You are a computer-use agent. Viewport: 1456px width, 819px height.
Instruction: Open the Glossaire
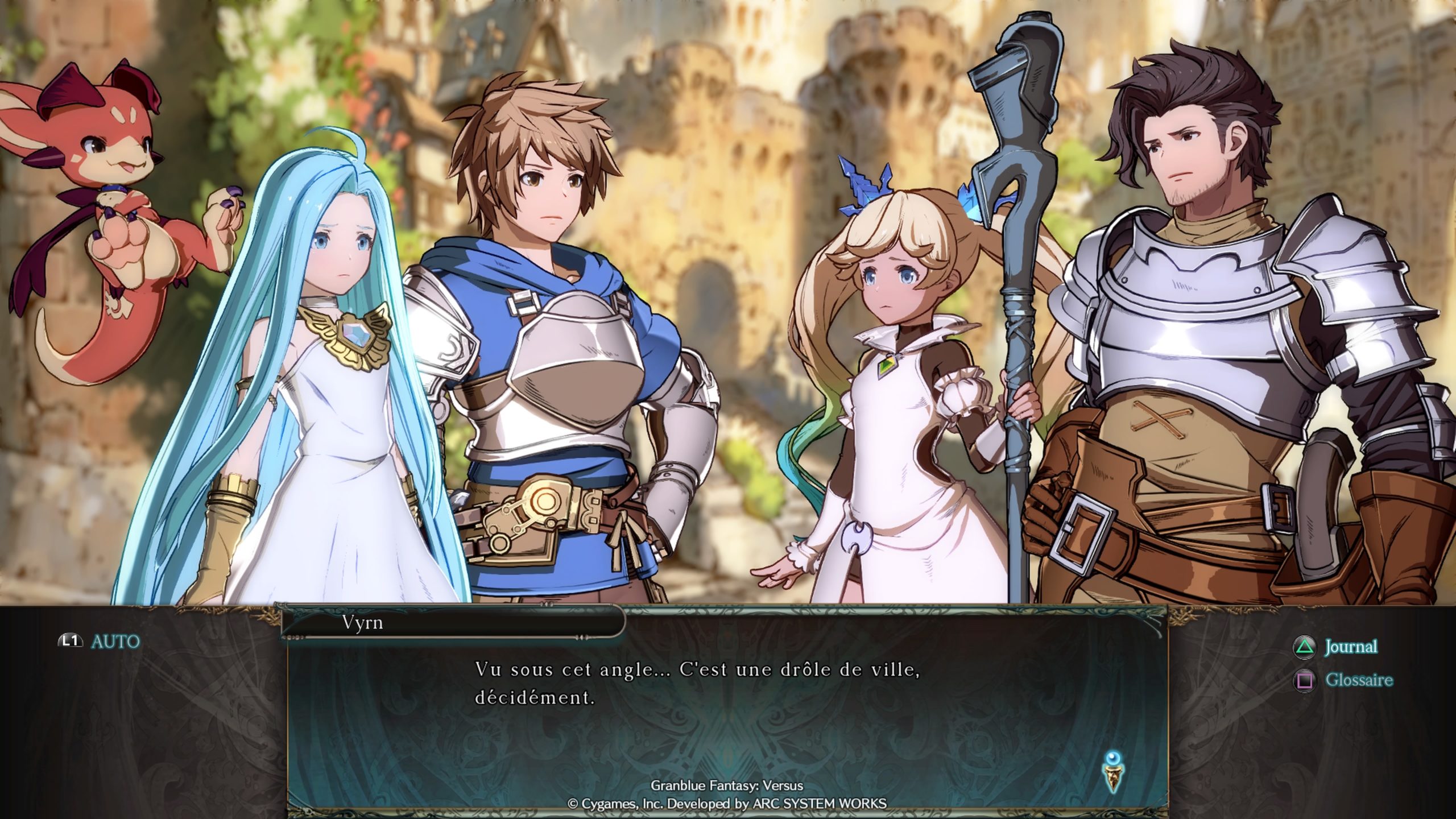click(1344, 680)
